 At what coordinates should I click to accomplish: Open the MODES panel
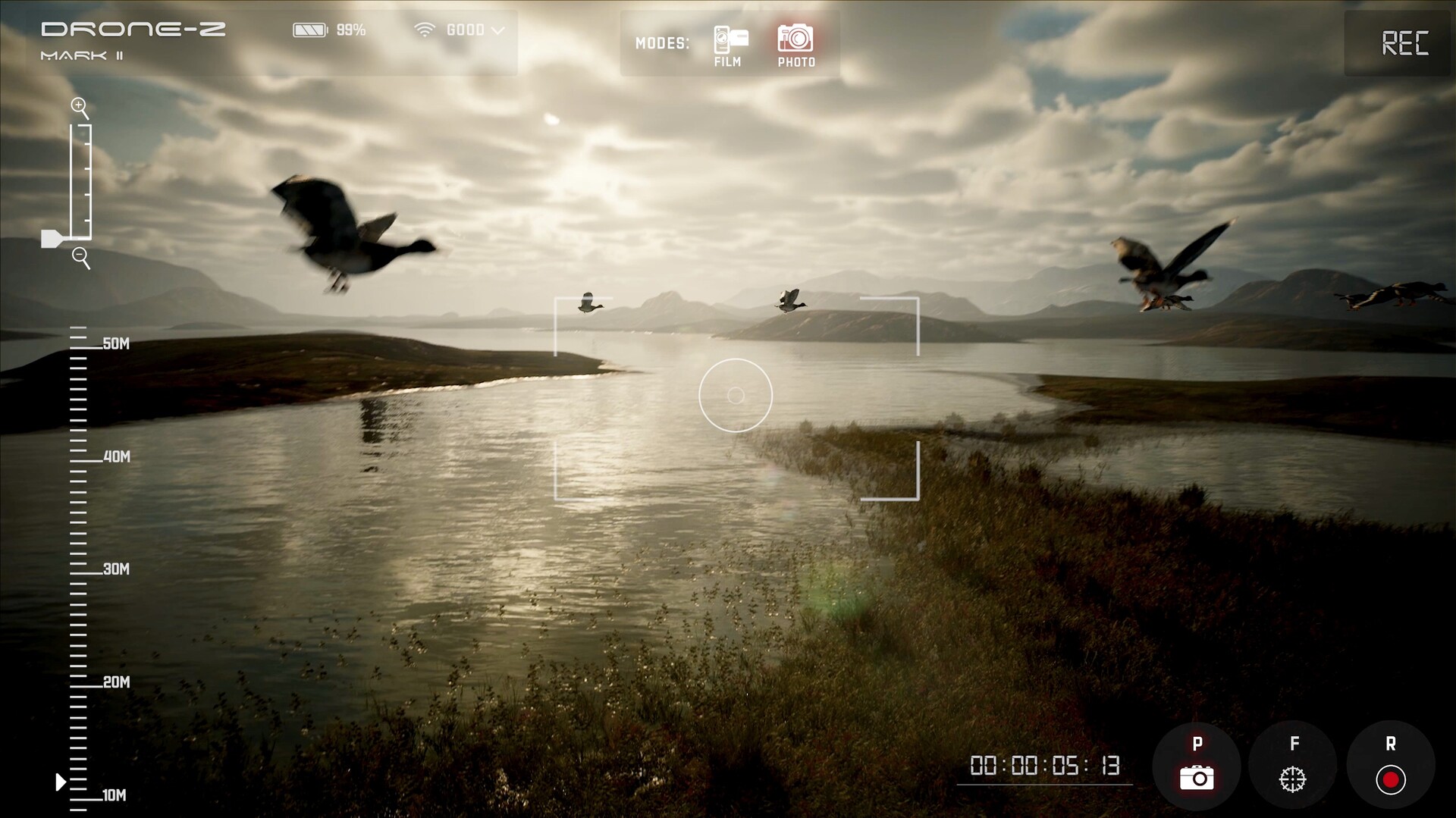pos(664,43)
